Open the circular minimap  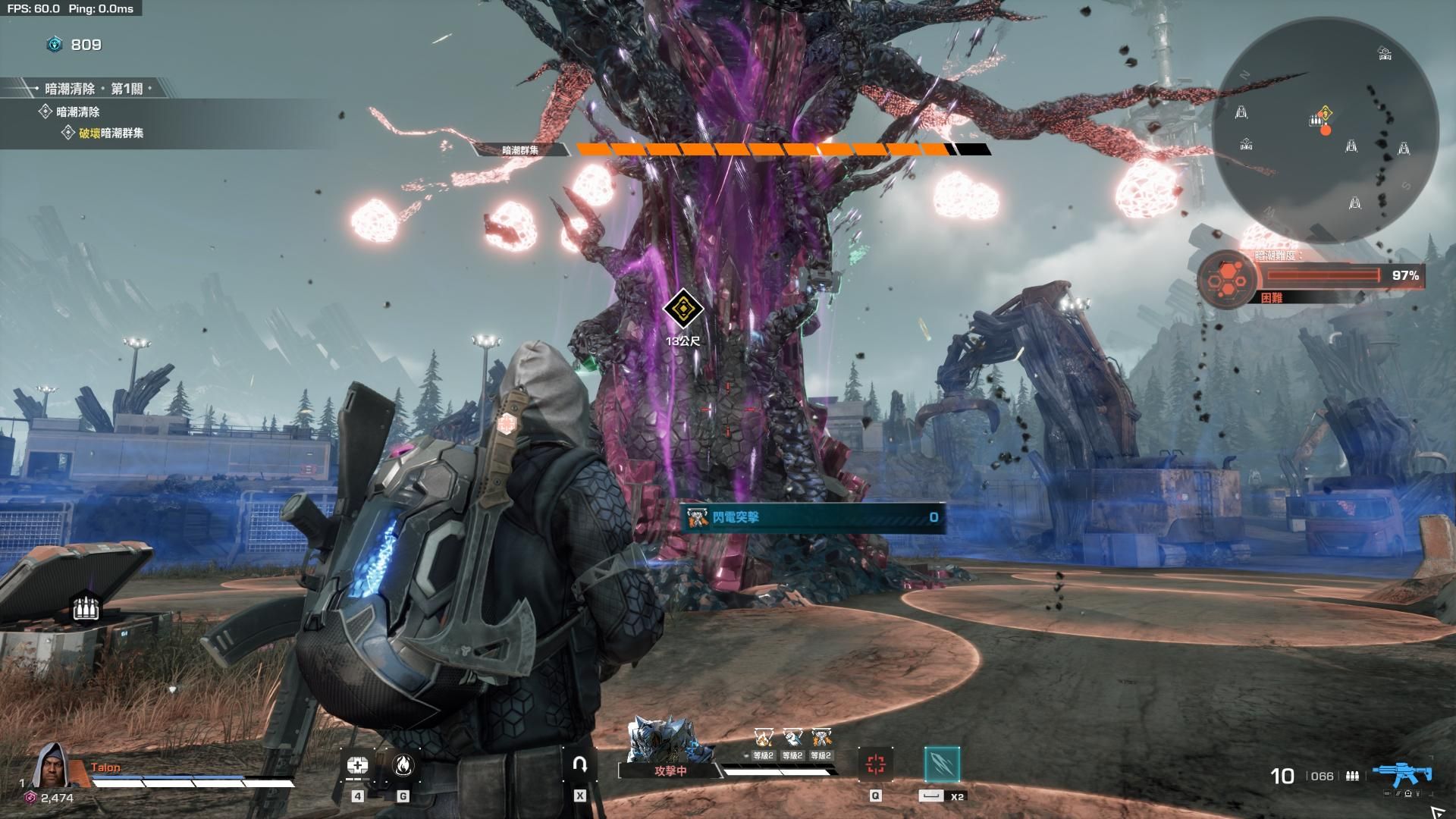[x=1324, y=130]
